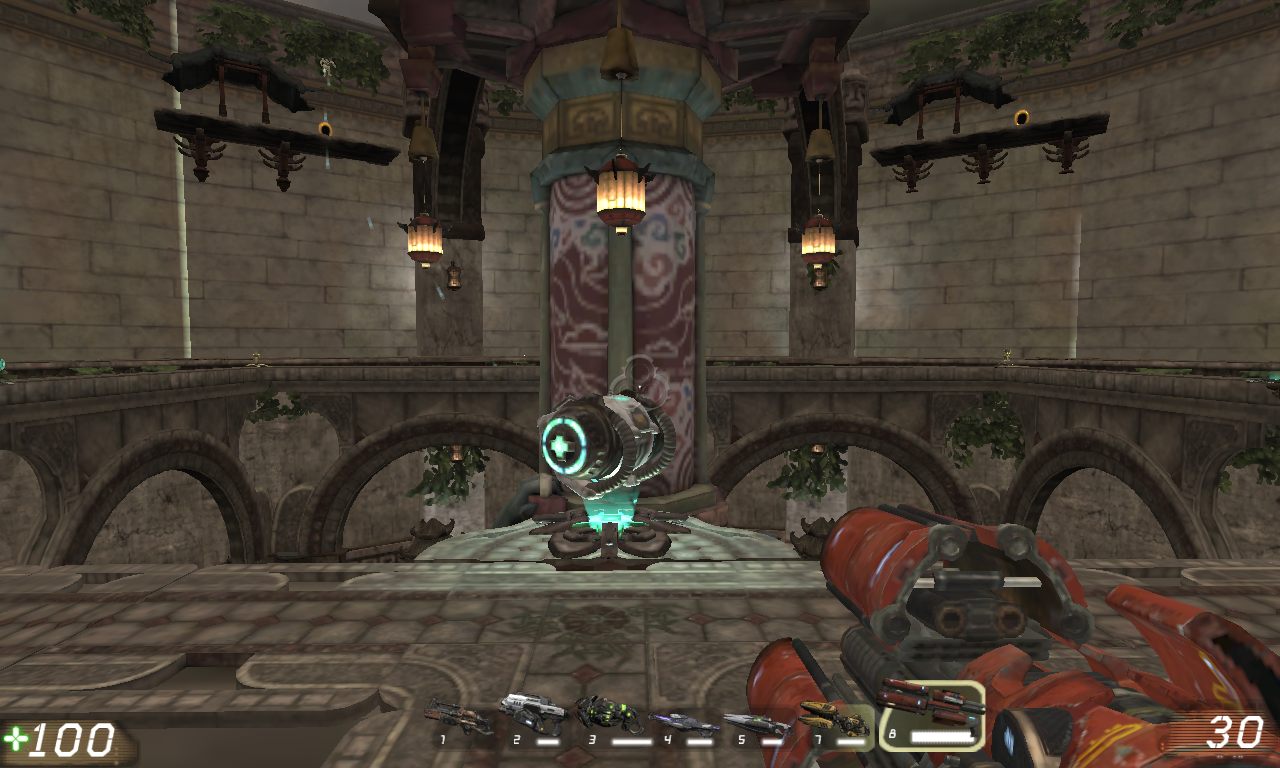Click the number 1 label under the Impact Hammer
The image size is (1280, 768).
tap(442, 738)
